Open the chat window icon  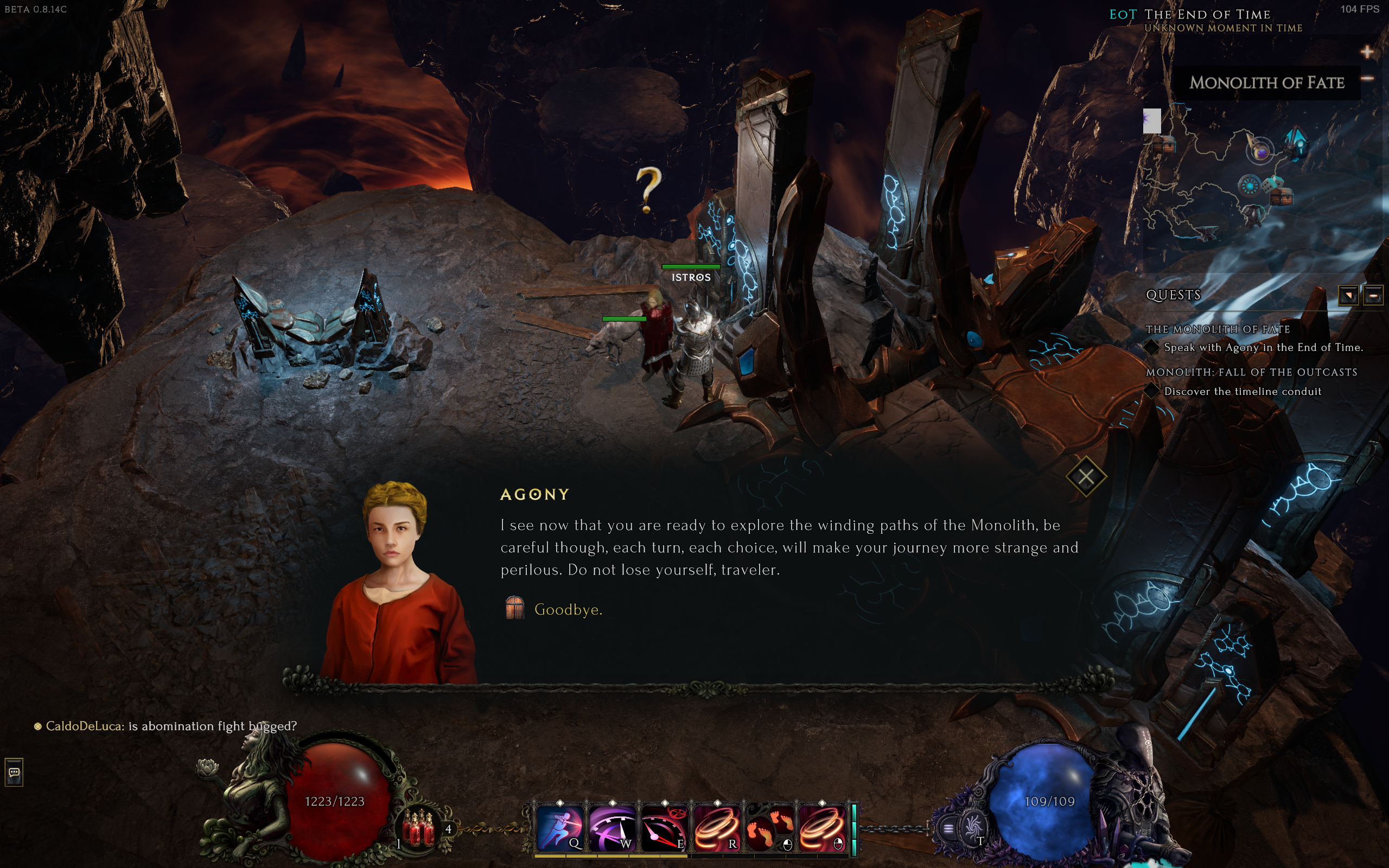[x=14, y=772]
